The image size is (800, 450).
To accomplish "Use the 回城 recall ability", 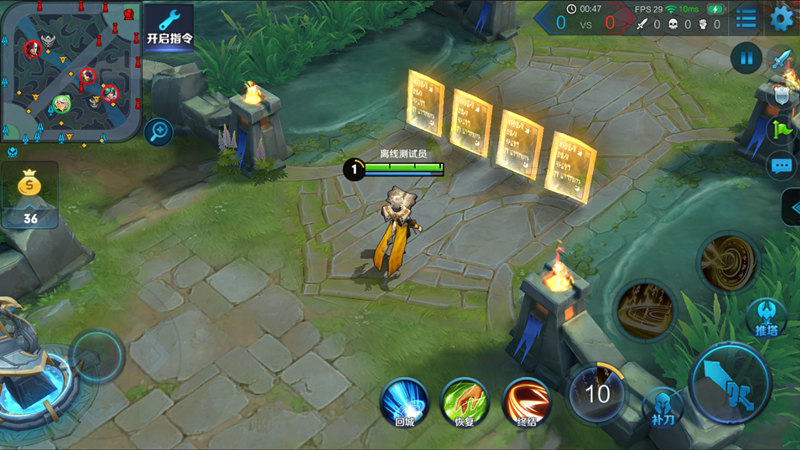I will 404,400.
